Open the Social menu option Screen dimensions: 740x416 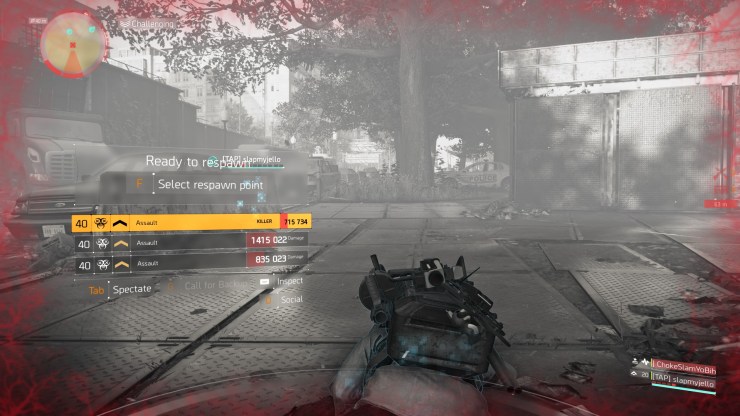[x=291, y=299]
